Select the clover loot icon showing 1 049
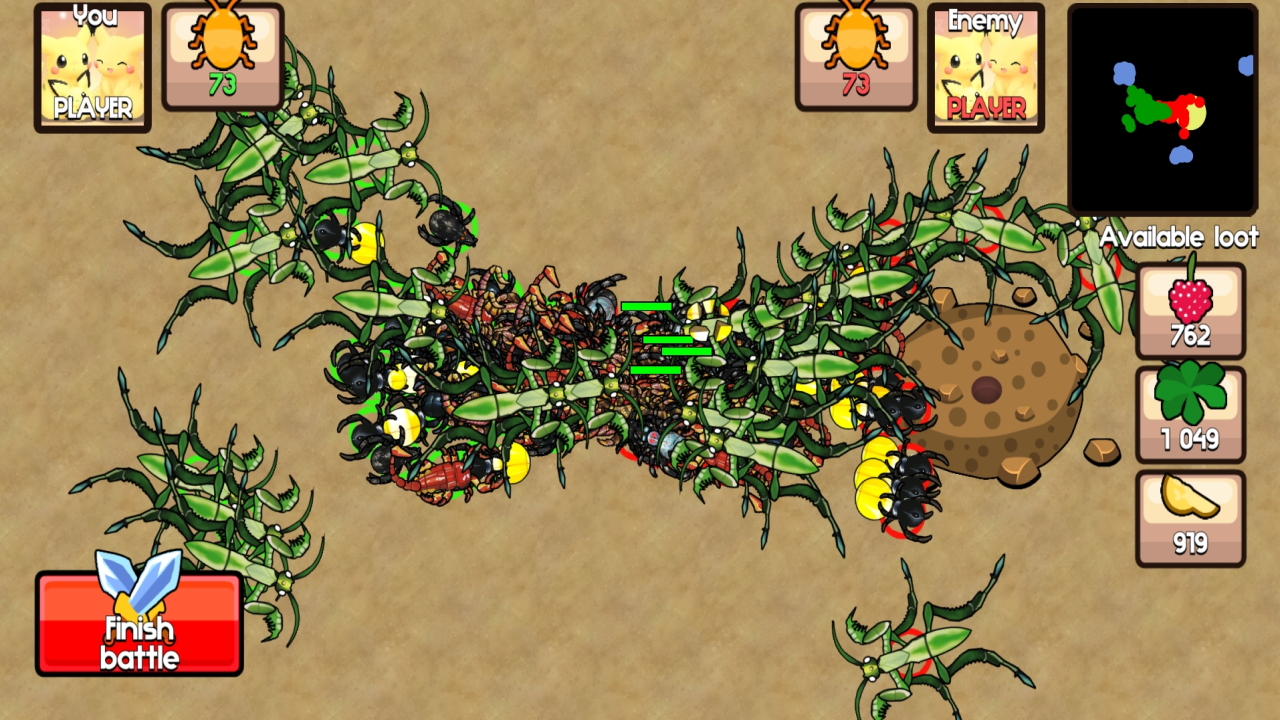 tap(1190, 412)
